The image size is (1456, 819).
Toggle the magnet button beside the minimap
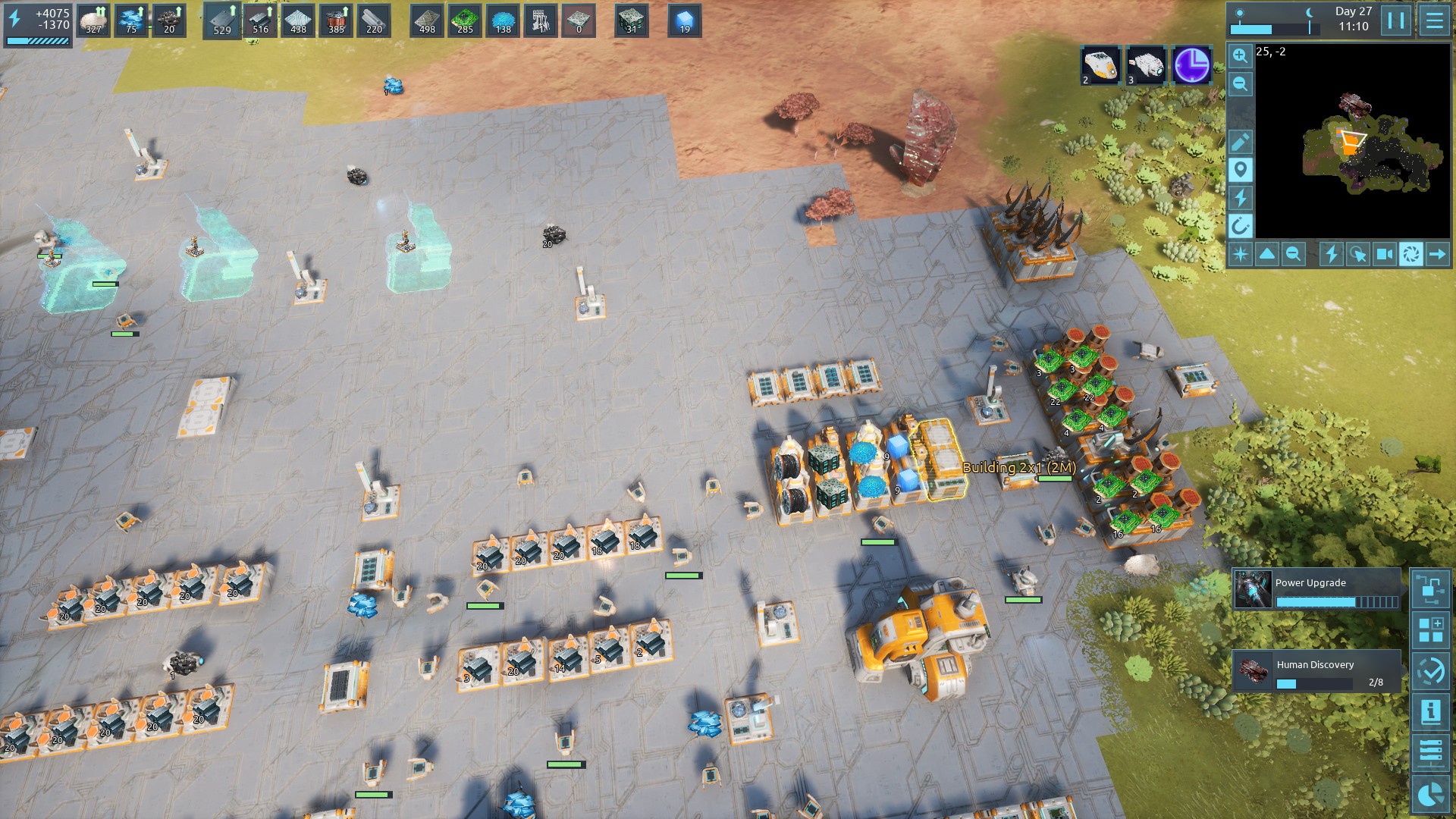(1240, 225)
